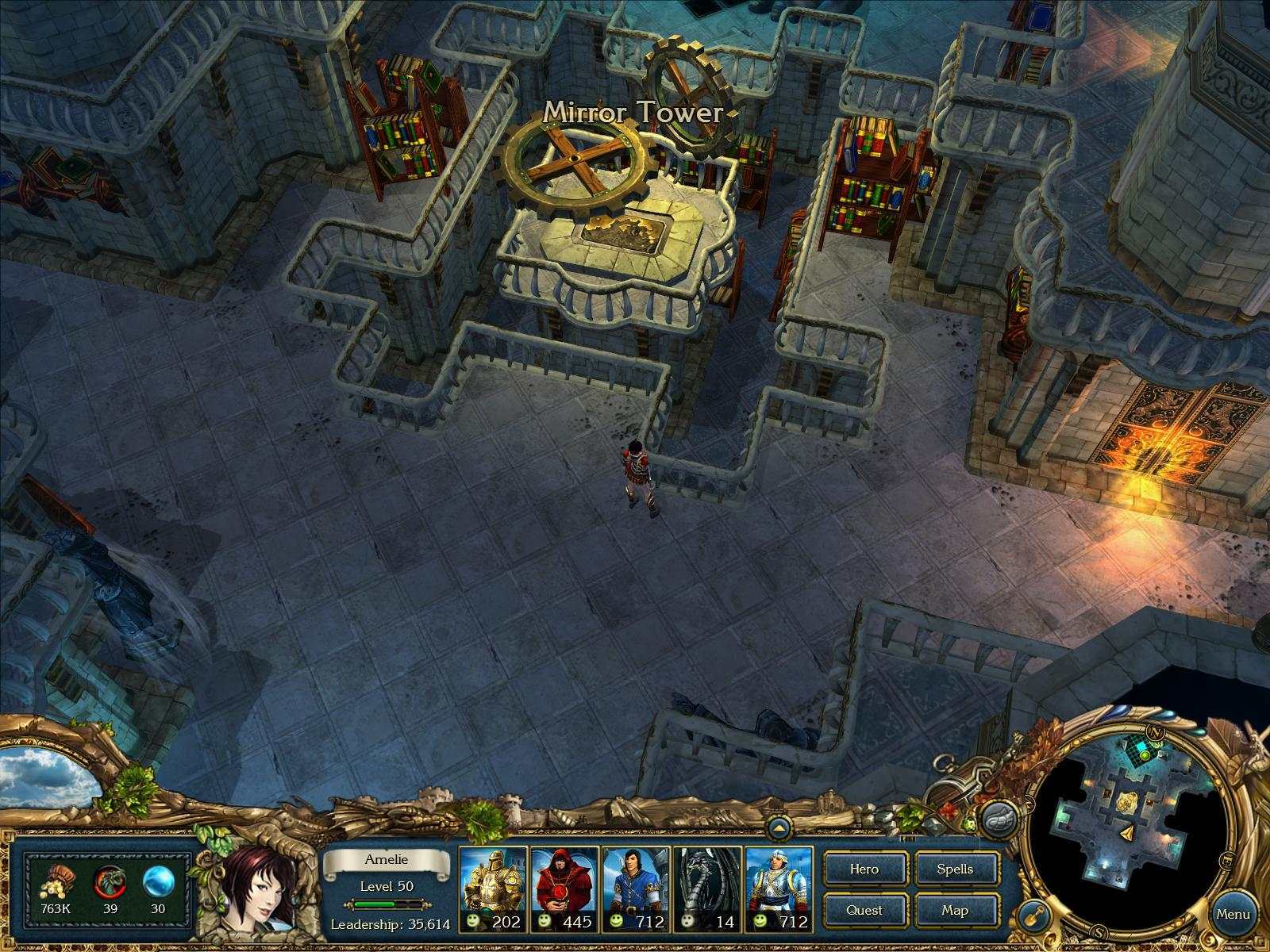Open the Menu
The image size is (1270, 952).
coord(1233,914)
